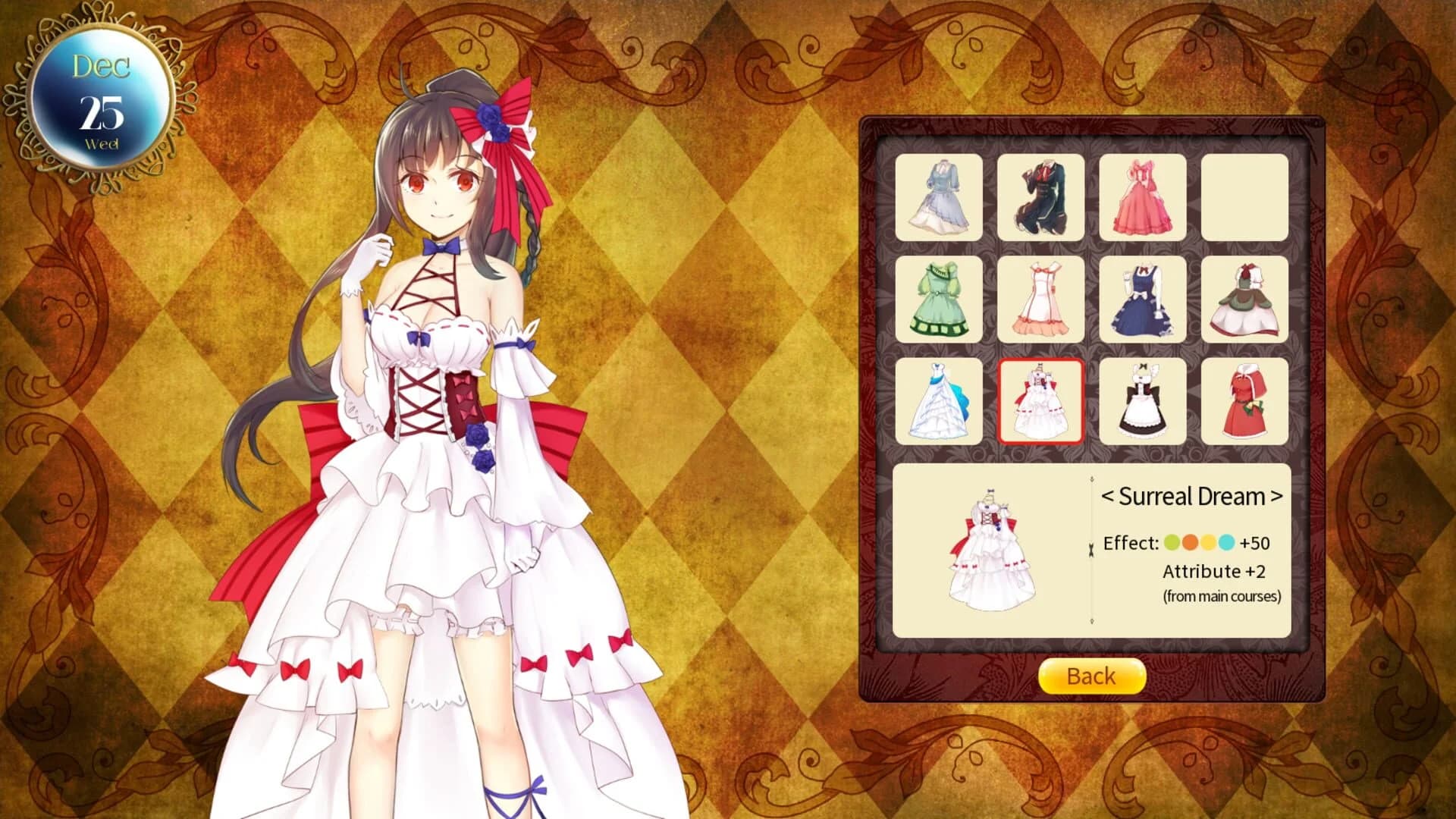Viewport: 1456px width, 819px height.
Task: Click the empty outfit slot
Action: pyautogui.click(x=1244, y=197)
